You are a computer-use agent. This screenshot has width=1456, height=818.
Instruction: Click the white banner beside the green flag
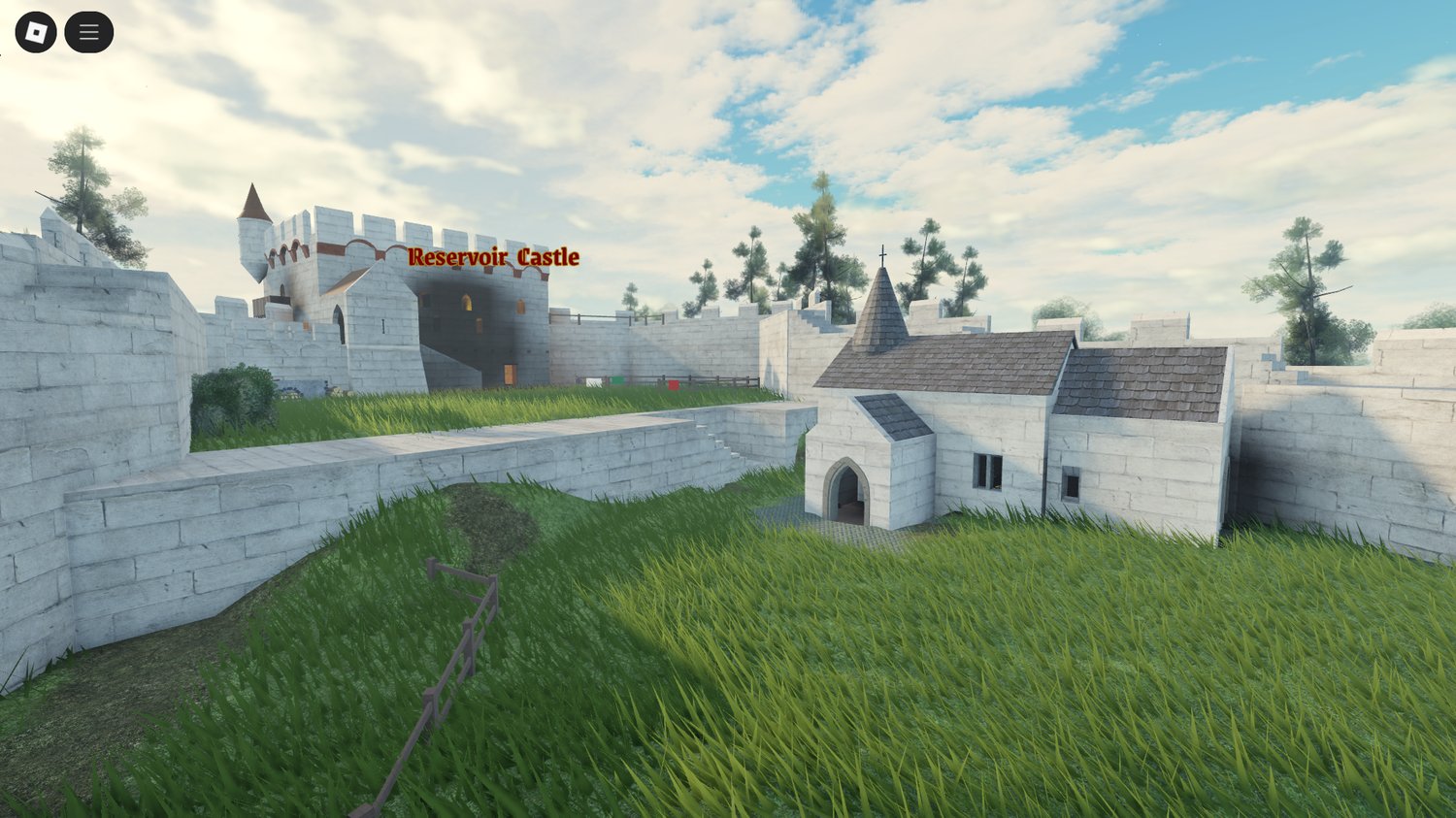click(594, 381)
